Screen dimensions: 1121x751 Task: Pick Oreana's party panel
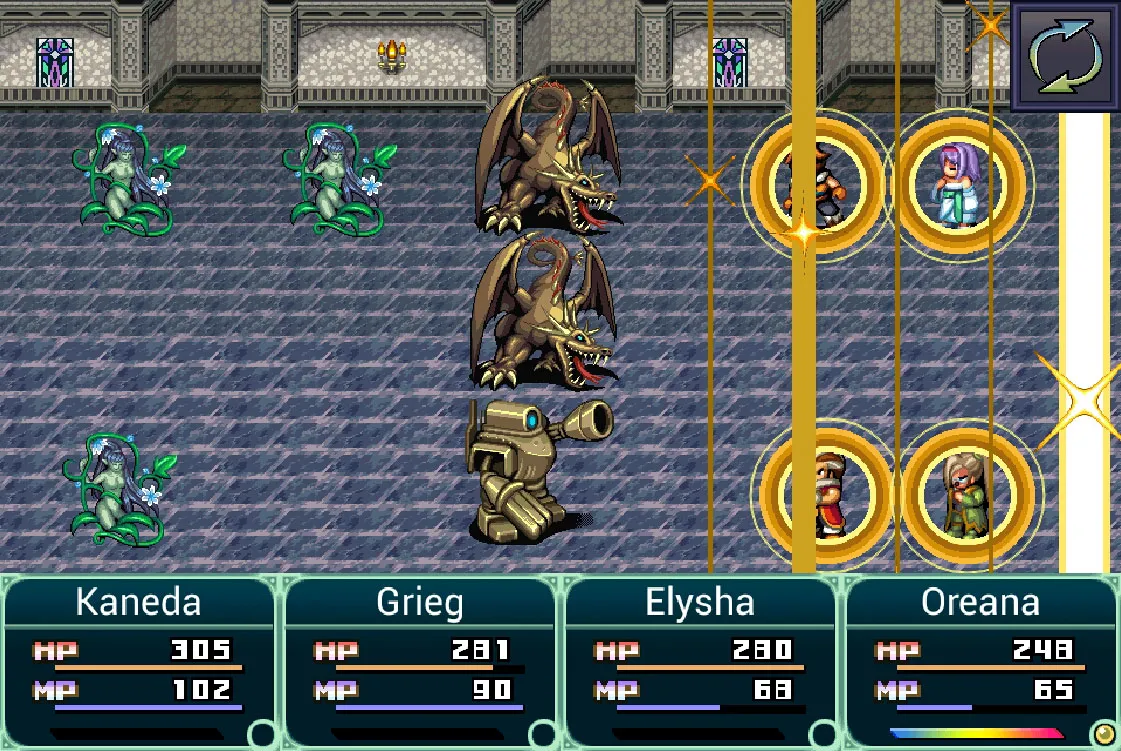[x=981, y=661]
